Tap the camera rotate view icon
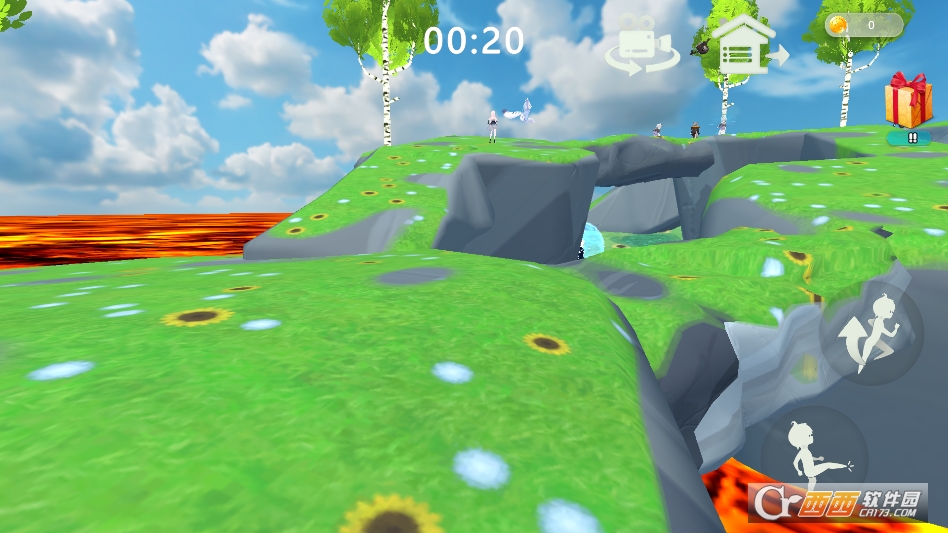 tap(641, 45)
